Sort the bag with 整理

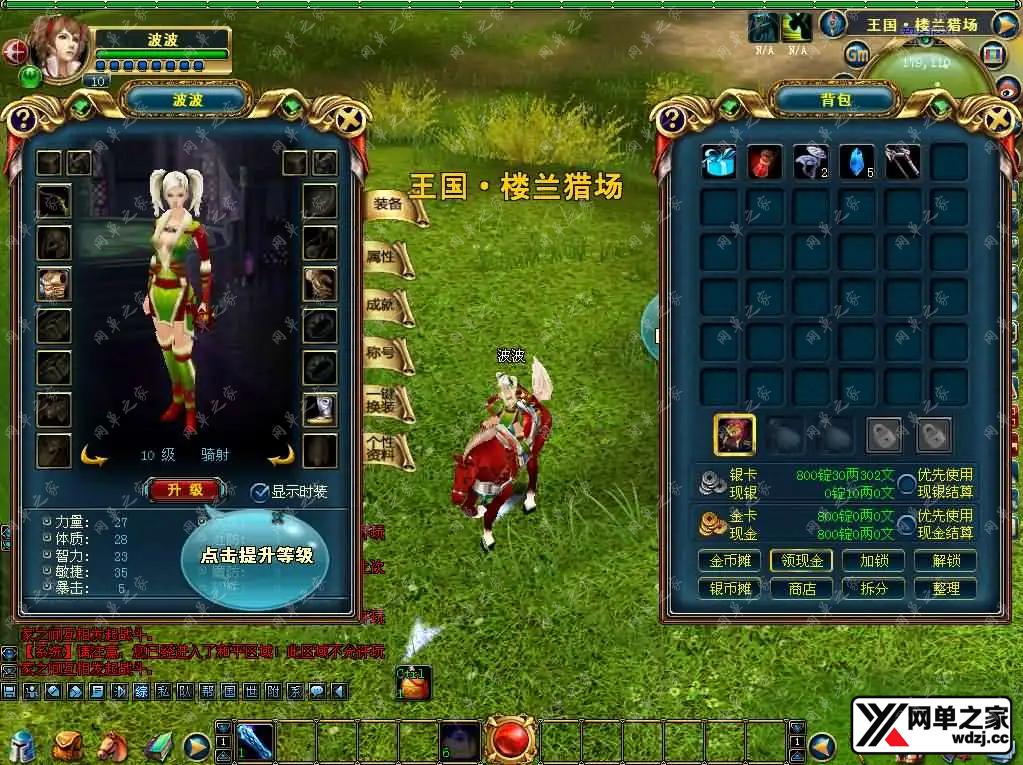coord(945,589)
